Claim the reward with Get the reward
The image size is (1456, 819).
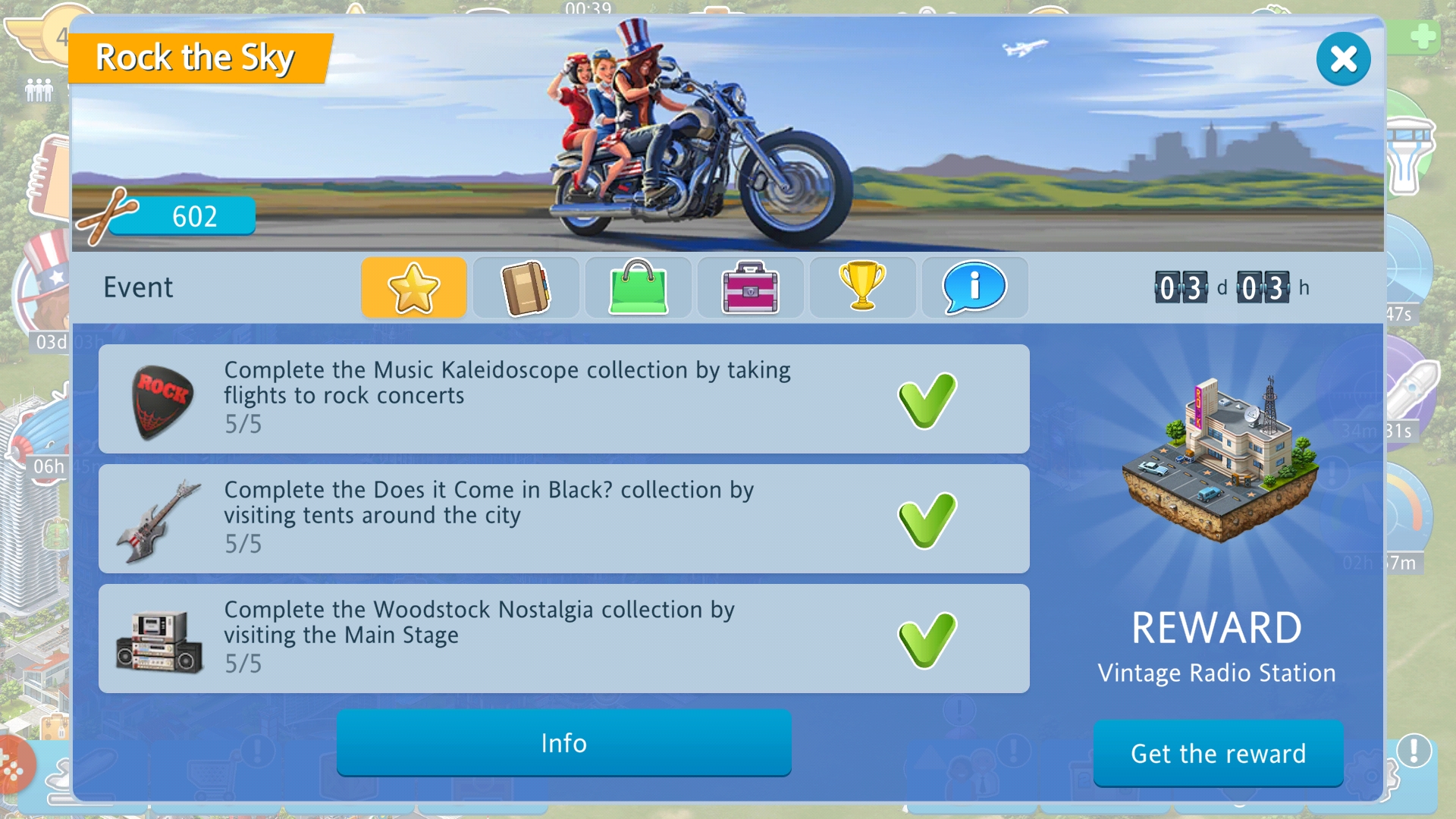tap(1218, 754)
